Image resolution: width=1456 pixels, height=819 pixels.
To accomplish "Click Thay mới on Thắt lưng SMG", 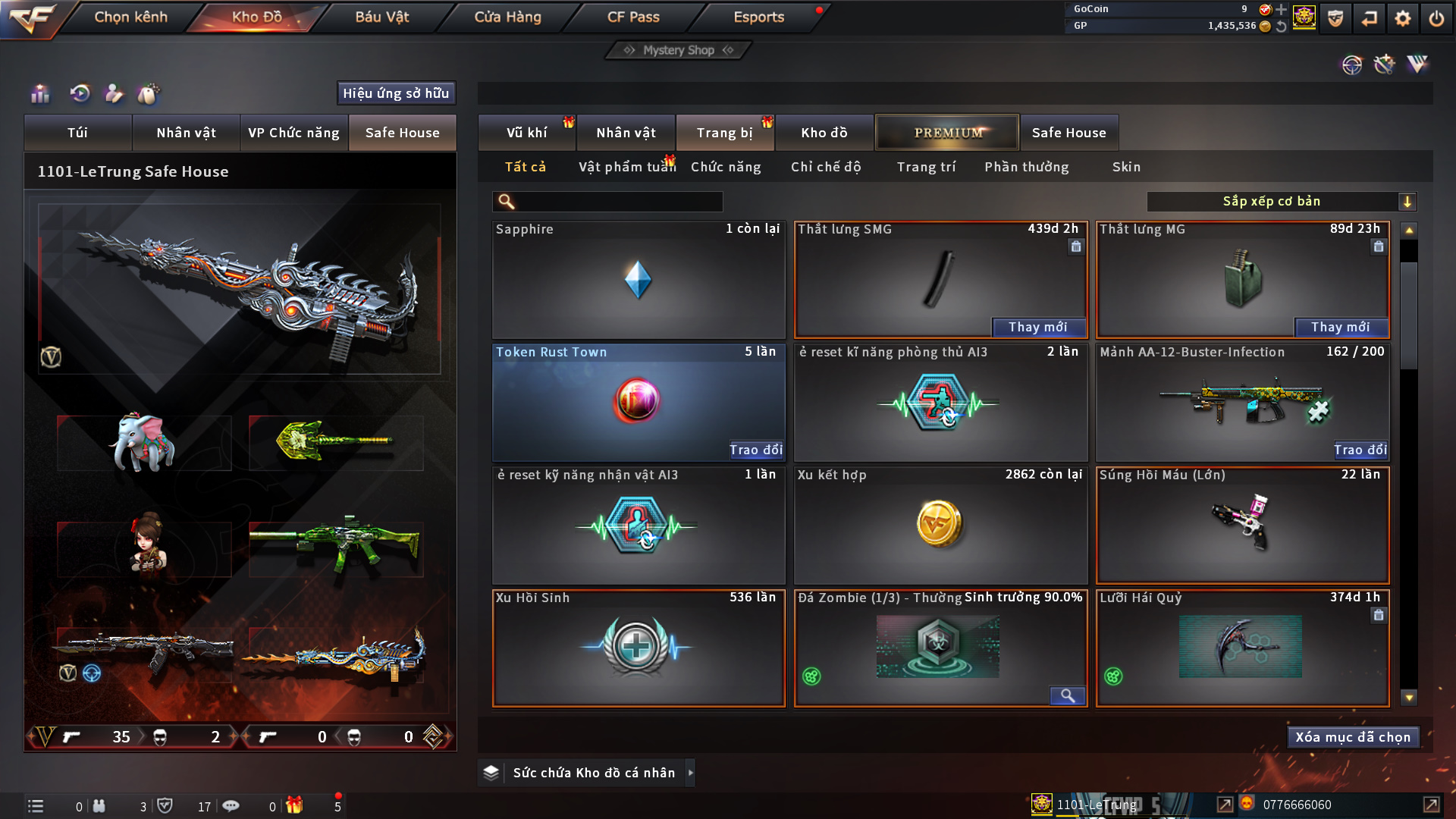I will click(1038, 327).
